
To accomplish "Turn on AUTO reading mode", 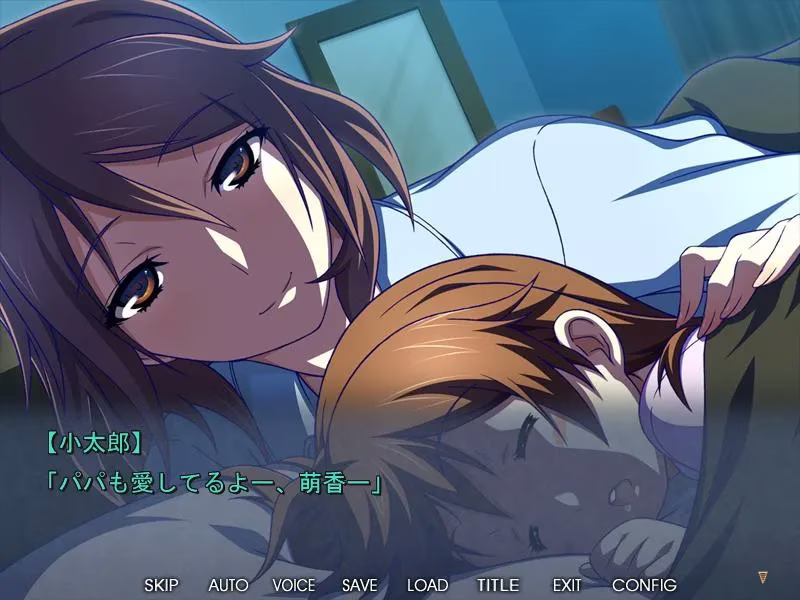I will pyautogui.click(x=228, y=585).
